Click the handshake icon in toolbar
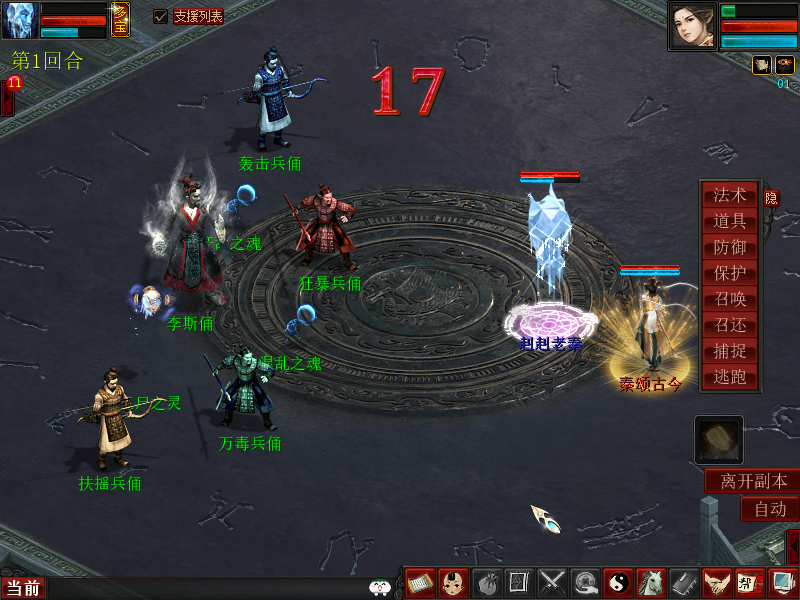800x600 pixels. (x=714, y=583)
